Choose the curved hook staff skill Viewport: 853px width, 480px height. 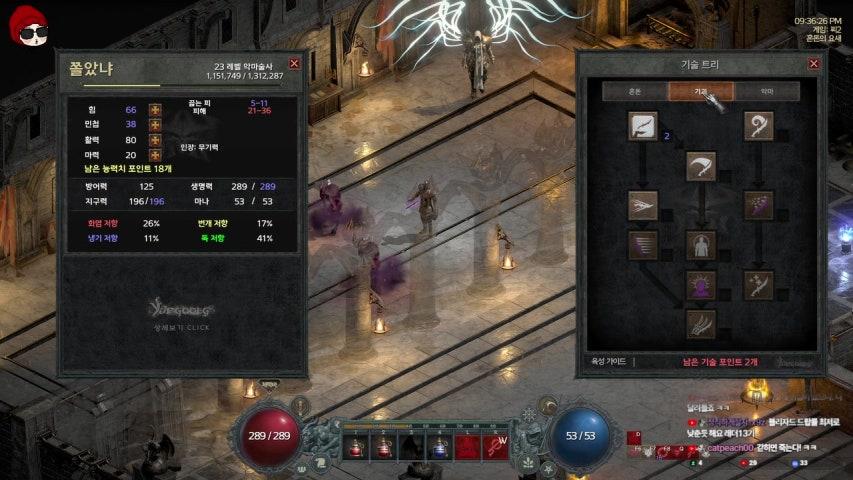point(758,126)
